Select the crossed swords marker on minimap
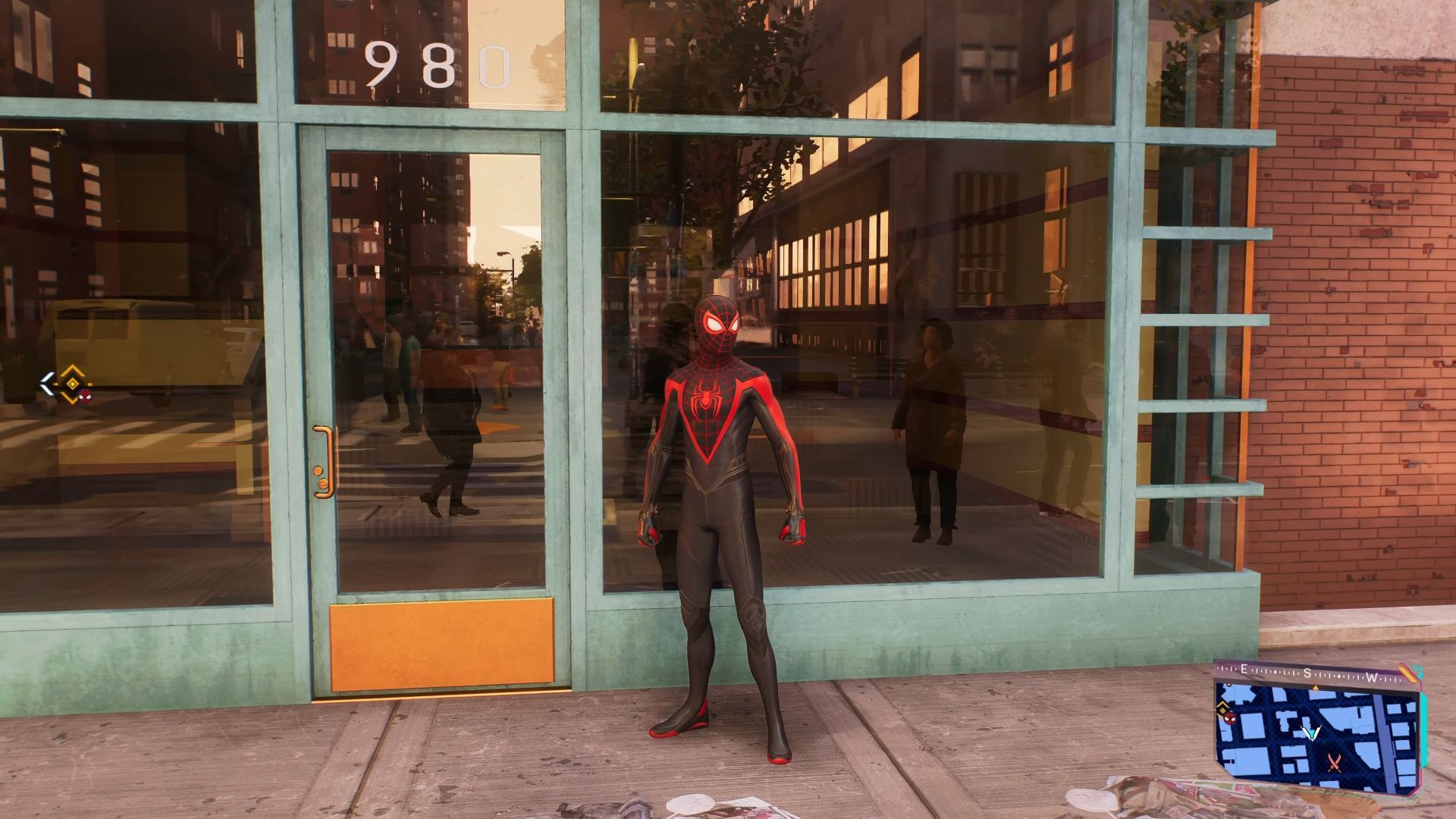 tap(1335, 762)
